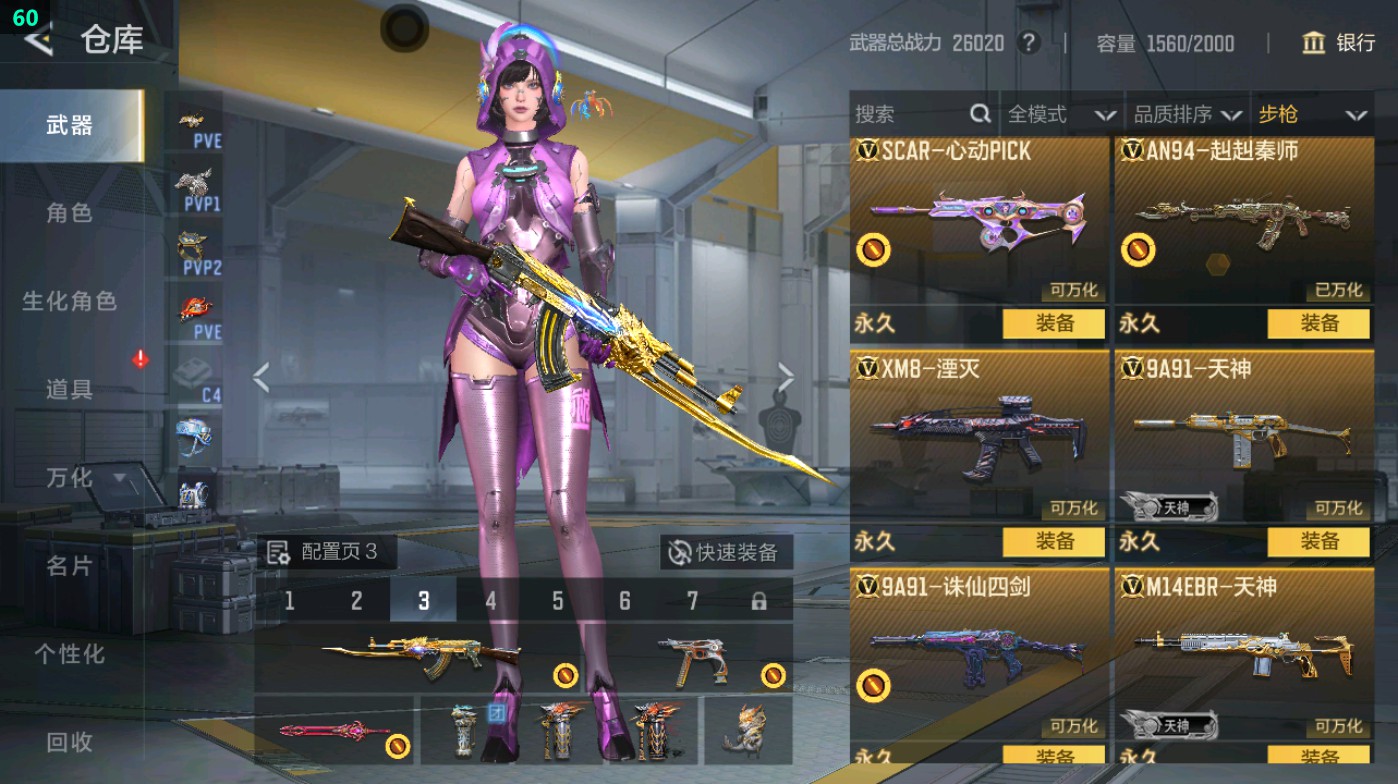
Task: Select loadout page 5
Action: tap(557, 601)
